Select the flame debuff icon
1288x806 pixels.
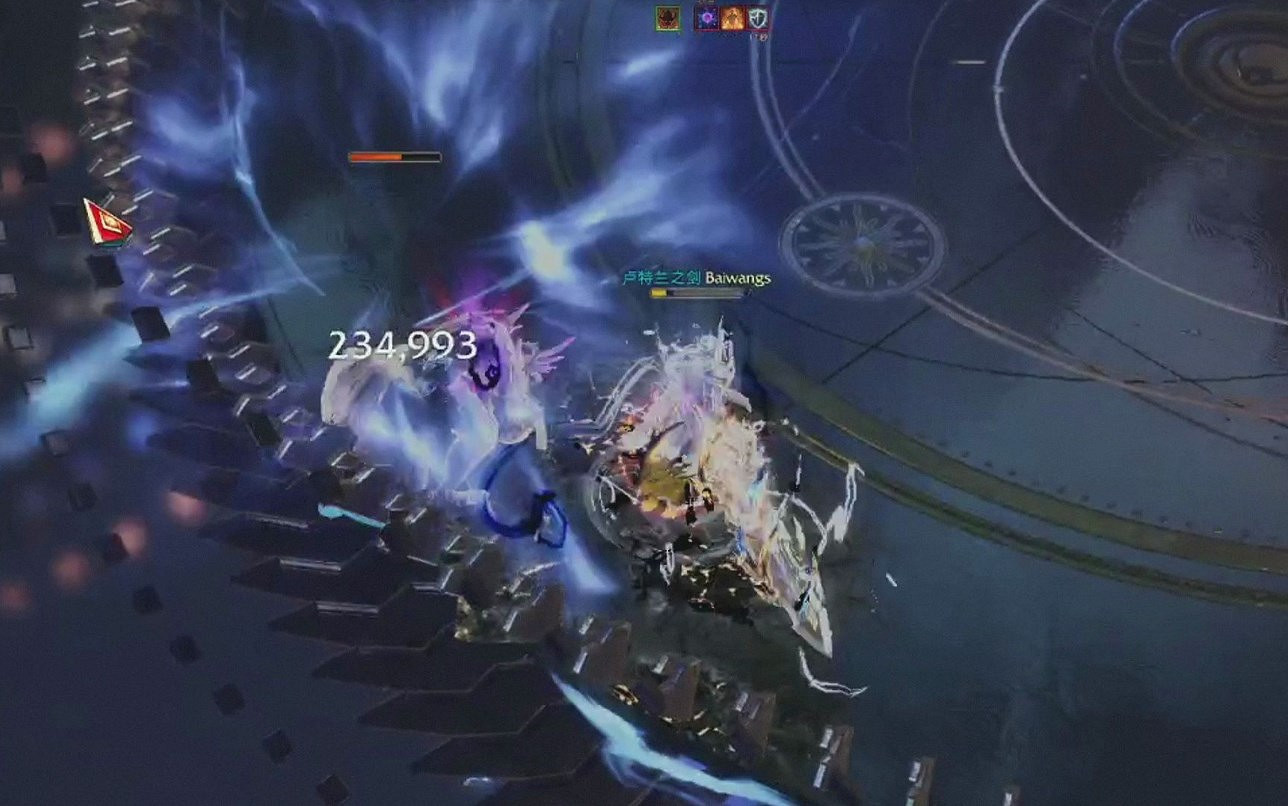click(x=731, y=17)
